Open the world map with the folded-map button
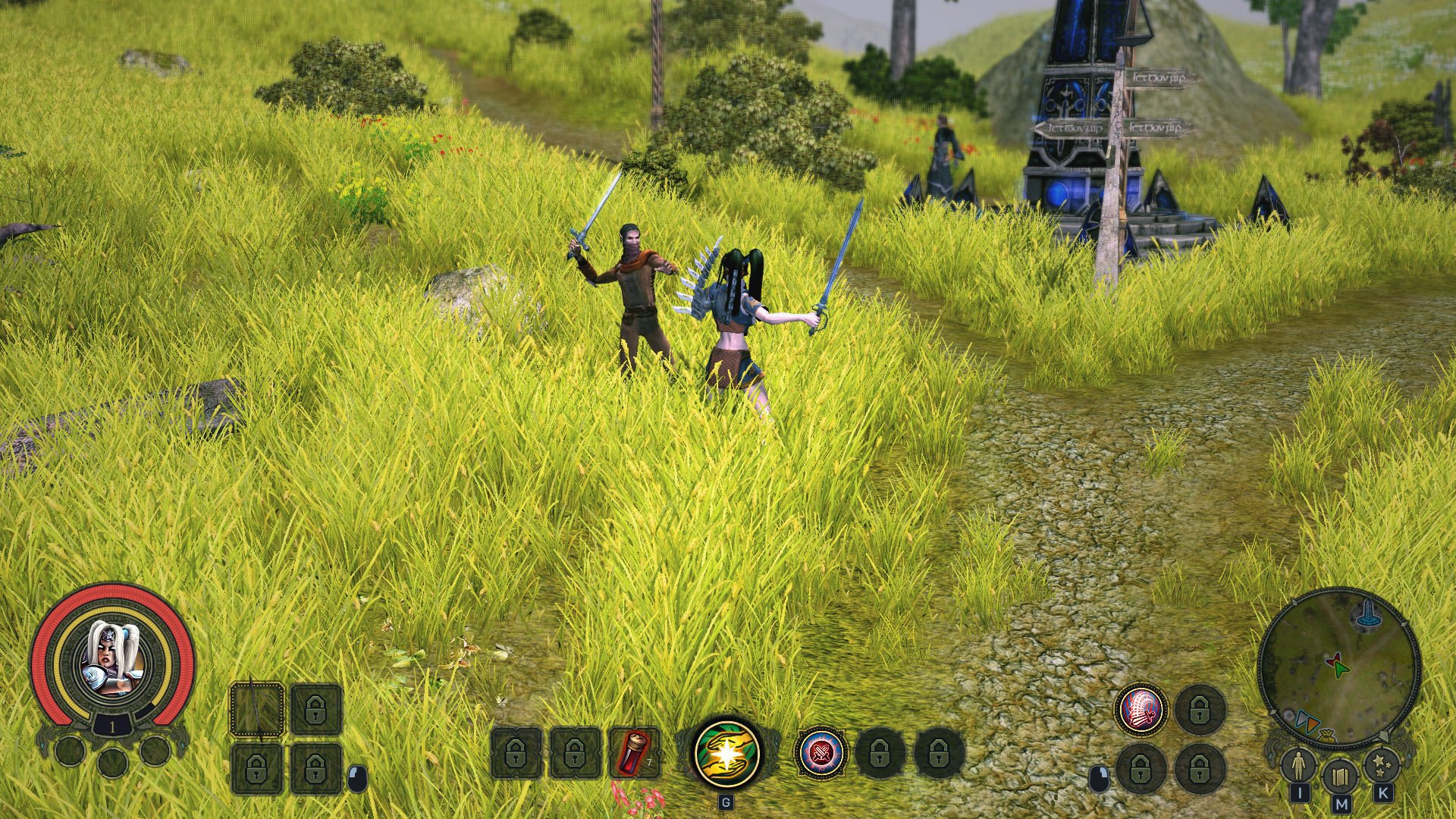This screenshot has height=819, width=1456. point(1340,777)
